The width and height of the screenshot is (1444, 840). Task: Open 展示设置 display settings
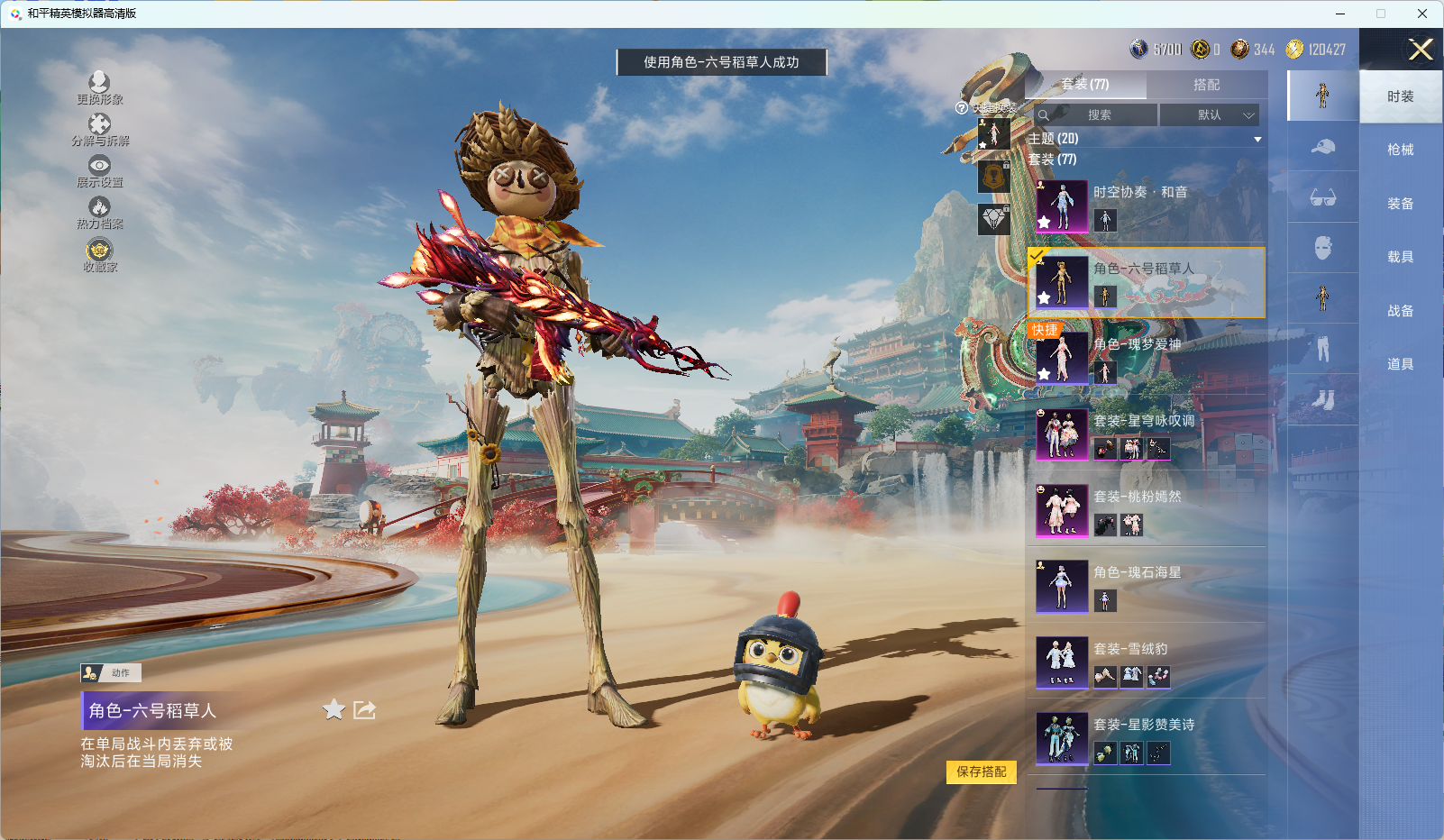tap(99, 170)
